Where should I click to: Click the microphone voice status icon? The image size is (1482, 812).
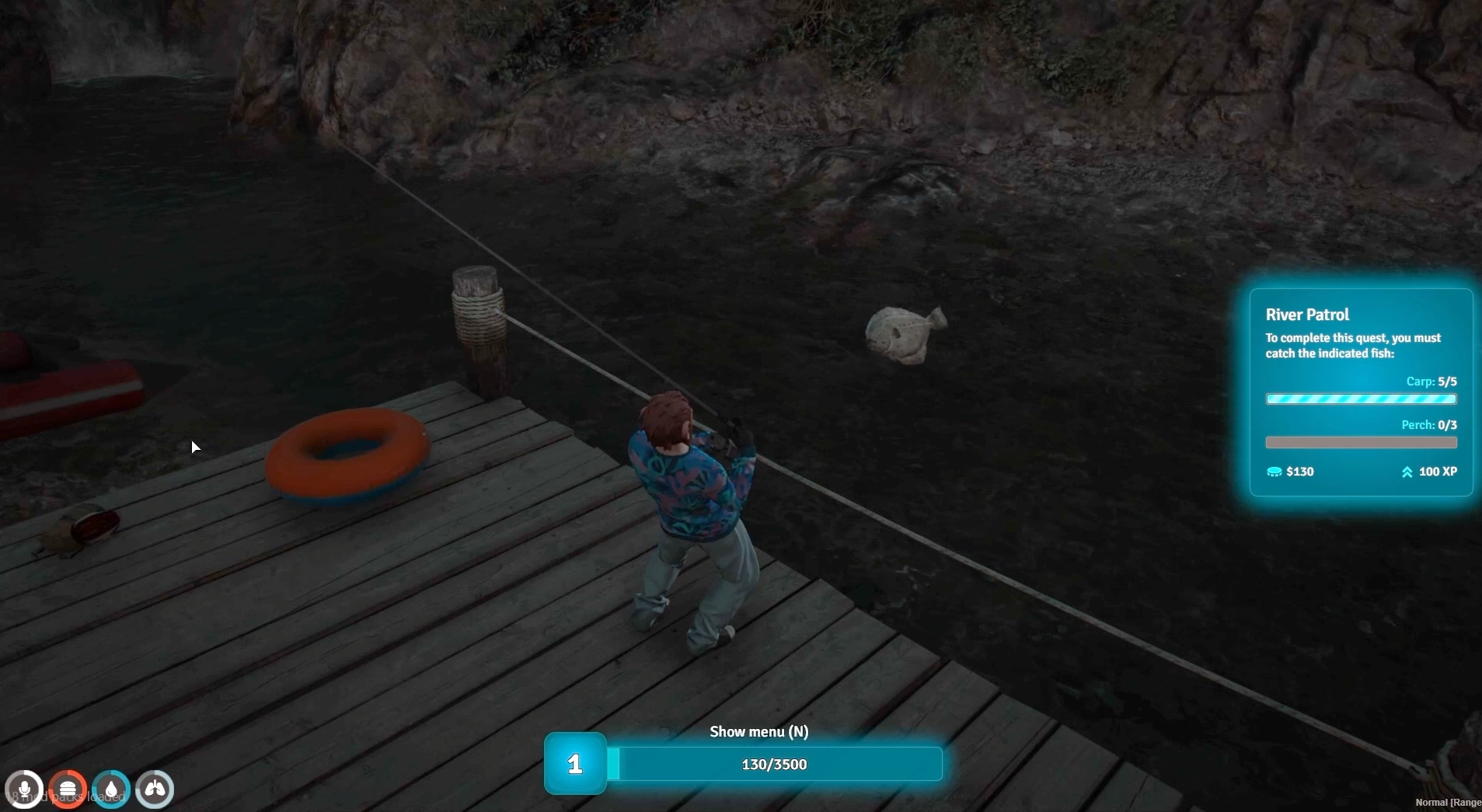tap(24, 789)
